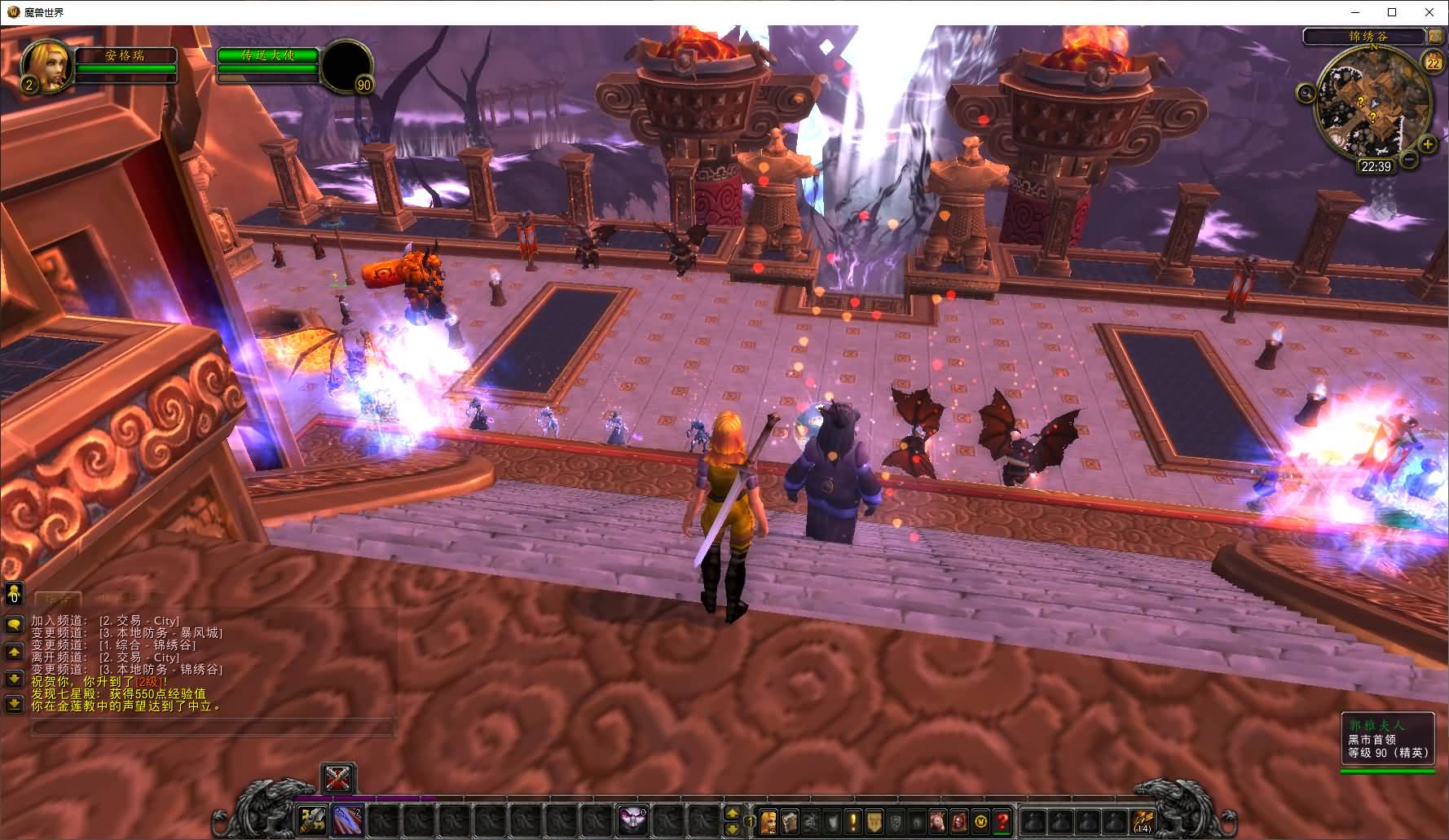The width and height of the screenshot is (1449, 840).
Task: Open the backpack bag slot
Action: pos(1143,820)
